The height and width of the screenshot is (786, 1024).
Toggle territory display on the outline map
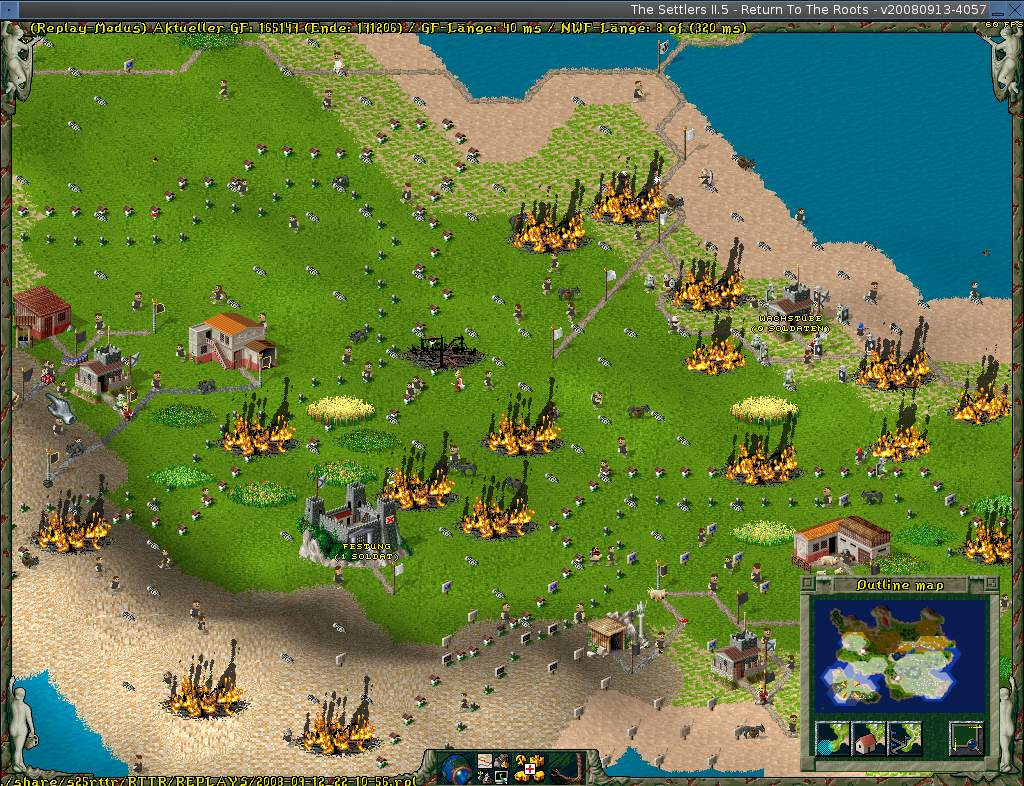[x=832, y=739]
